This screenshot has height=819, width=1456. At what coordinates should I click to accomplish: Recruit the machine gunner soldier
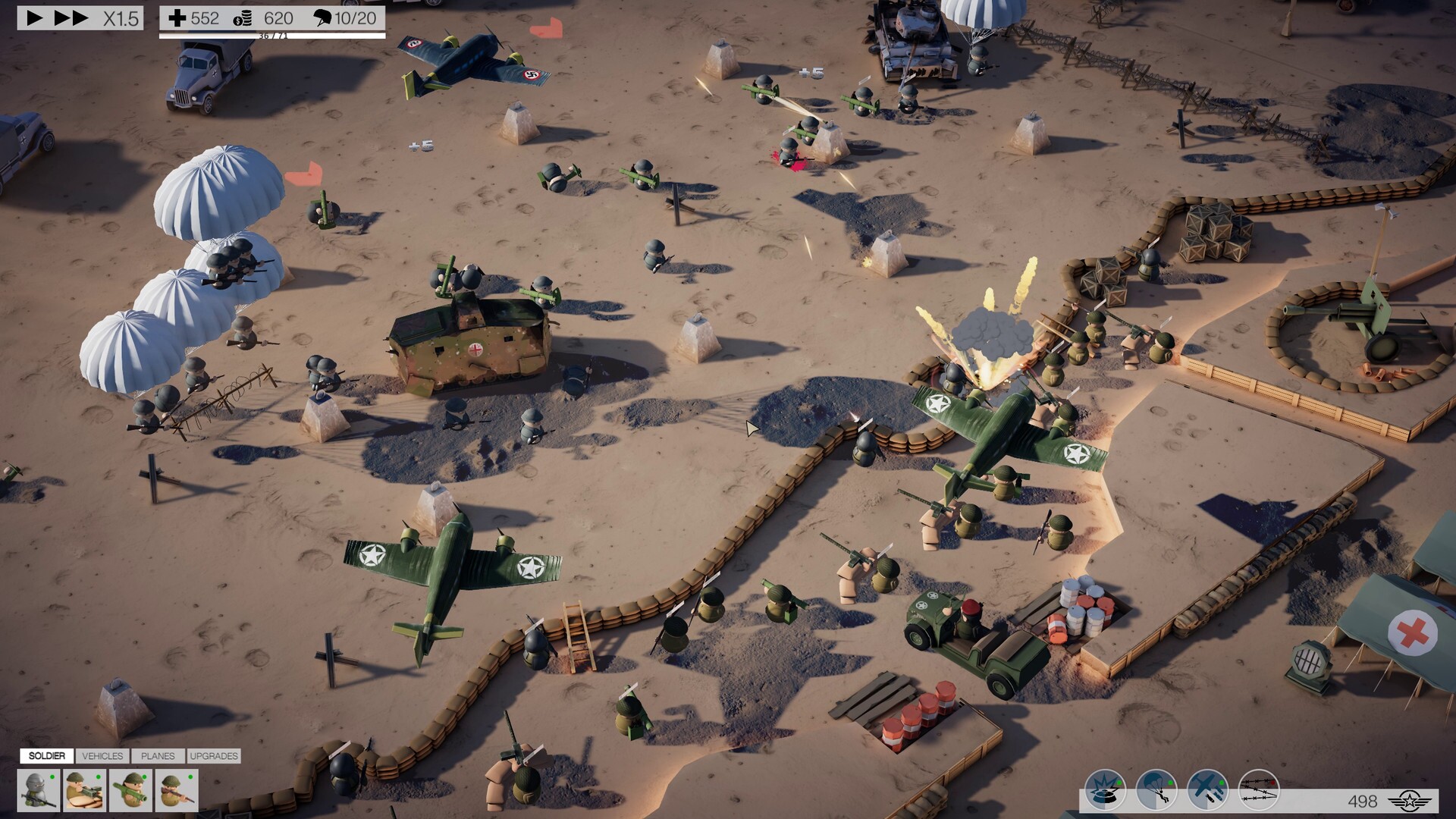pyautogui.click(x=83, y=790)
